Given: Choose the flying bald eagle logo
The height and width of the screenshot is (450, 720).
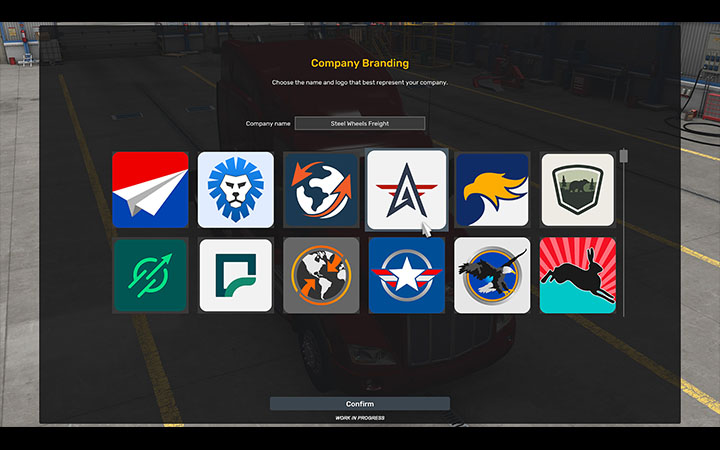Looking at the screenshot, I should 492,275.
